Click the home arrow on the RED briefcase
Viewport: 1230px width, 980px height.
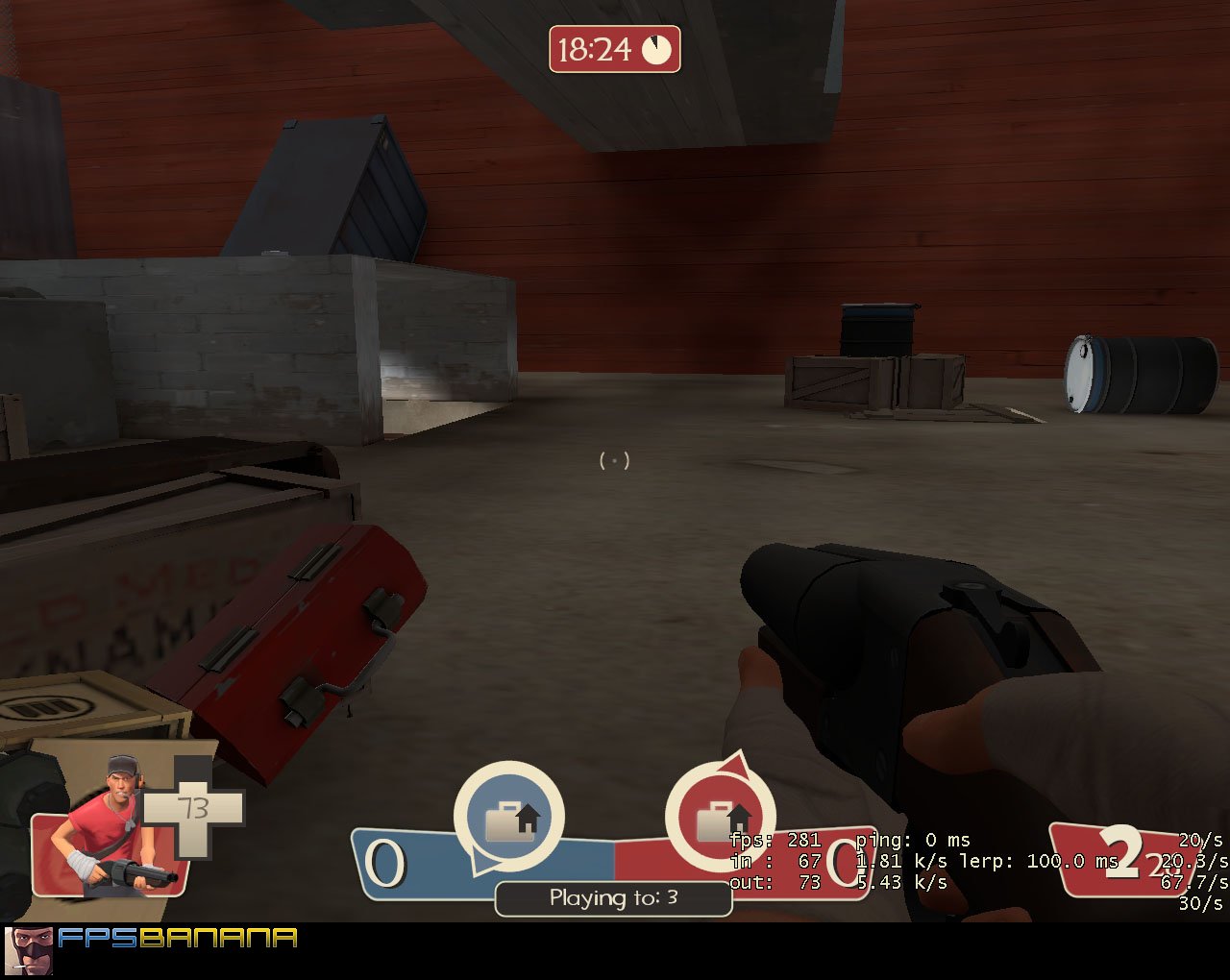(x=738, y=816)
